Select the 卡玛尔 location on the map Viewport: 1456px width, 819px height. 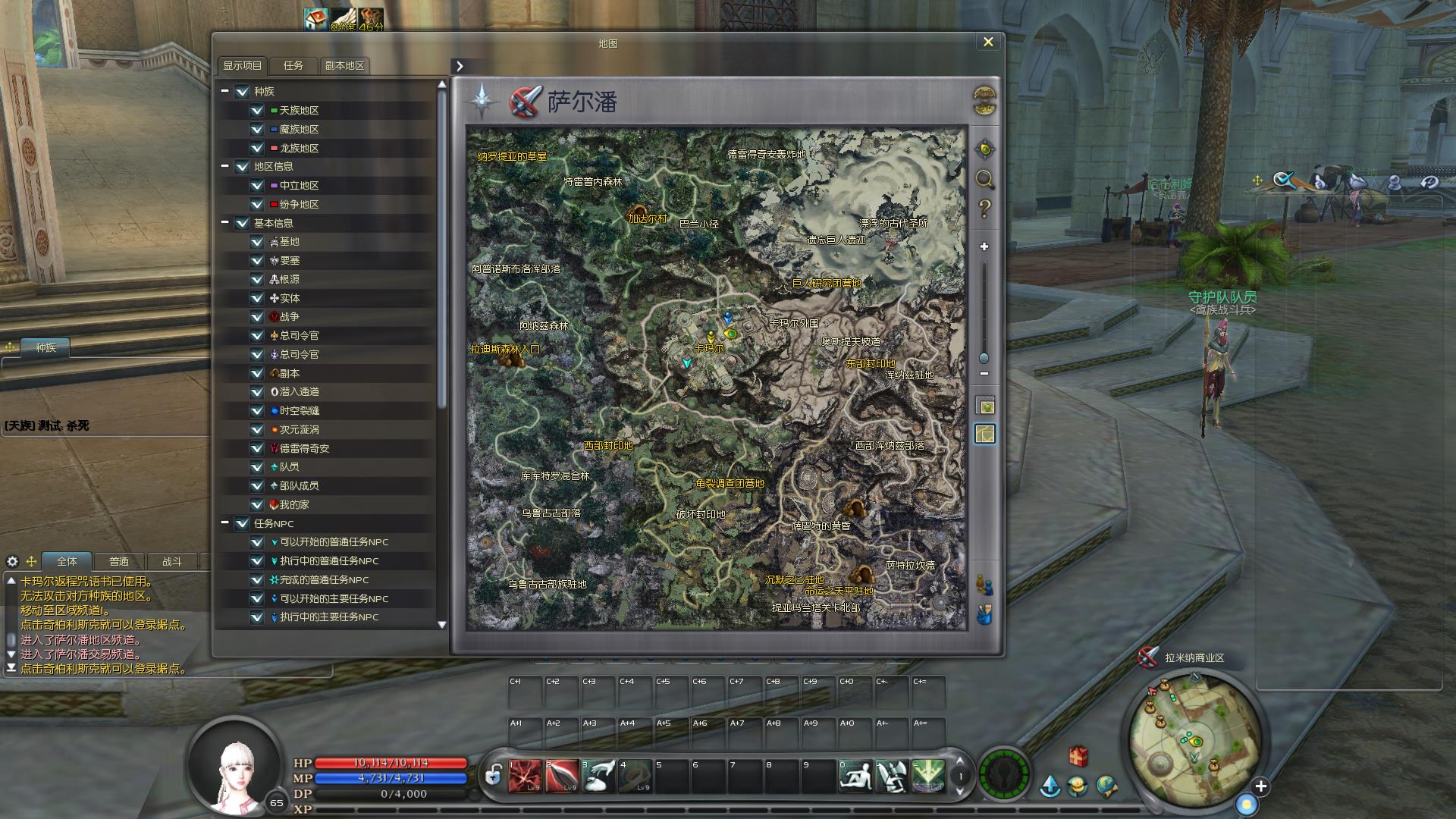[x=710, y=348]
